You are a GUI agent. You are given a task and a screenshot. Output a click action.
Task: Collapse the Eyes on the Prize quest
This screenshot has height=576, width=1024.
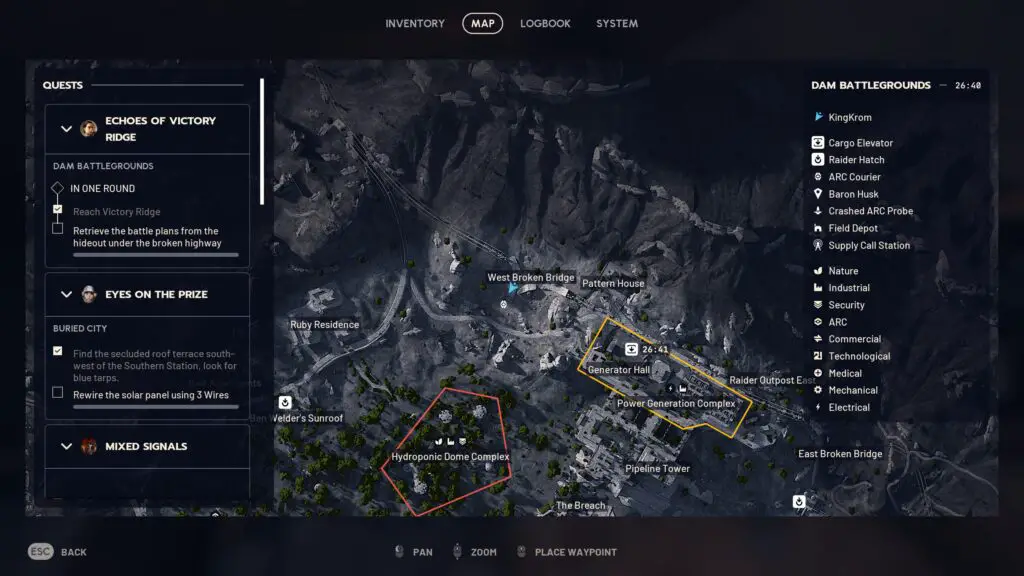[x=66, y=295]
